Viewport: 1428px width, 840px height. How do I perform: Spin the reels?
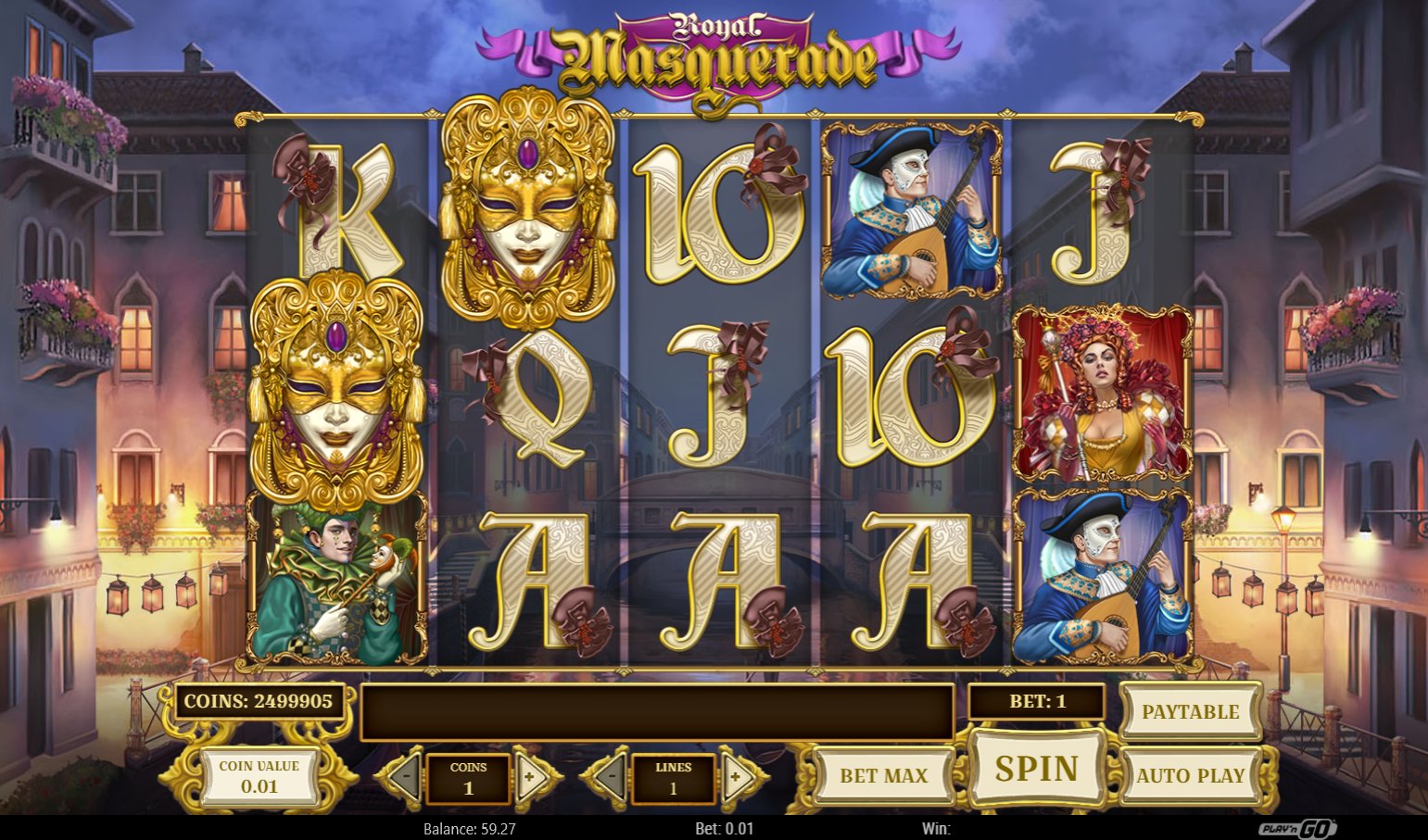[x=1036, y=769]
